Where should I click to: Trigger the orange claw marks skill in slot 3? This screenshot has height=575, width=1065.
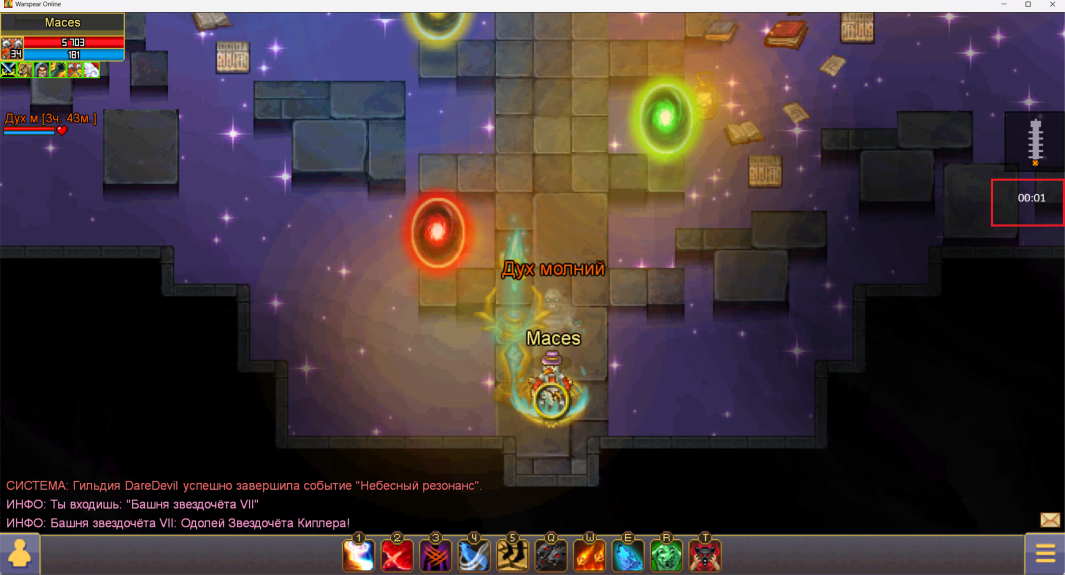coord(436,555)
